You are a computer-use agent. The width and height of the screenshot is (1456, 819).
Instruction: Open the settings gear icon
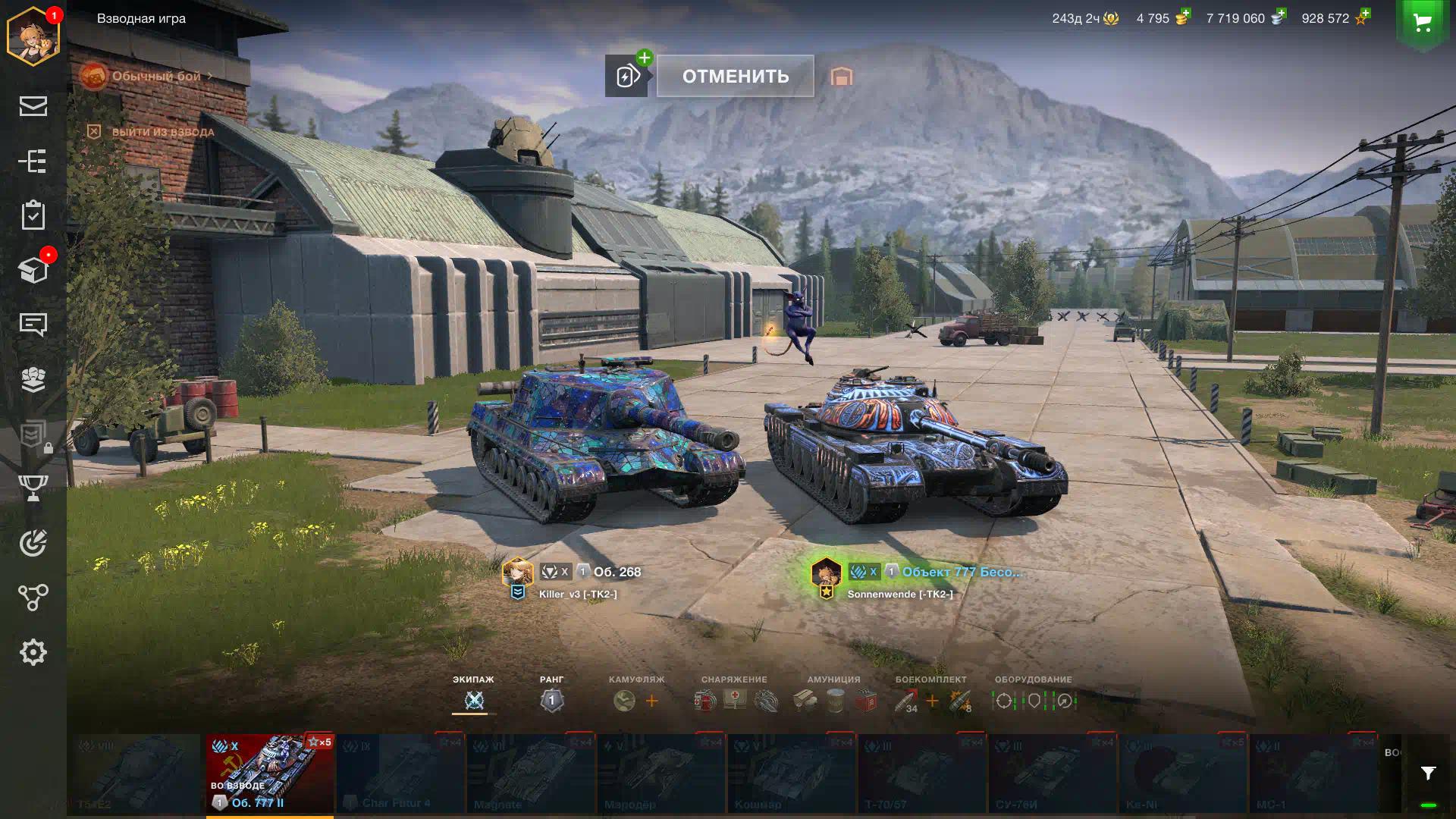33,652
